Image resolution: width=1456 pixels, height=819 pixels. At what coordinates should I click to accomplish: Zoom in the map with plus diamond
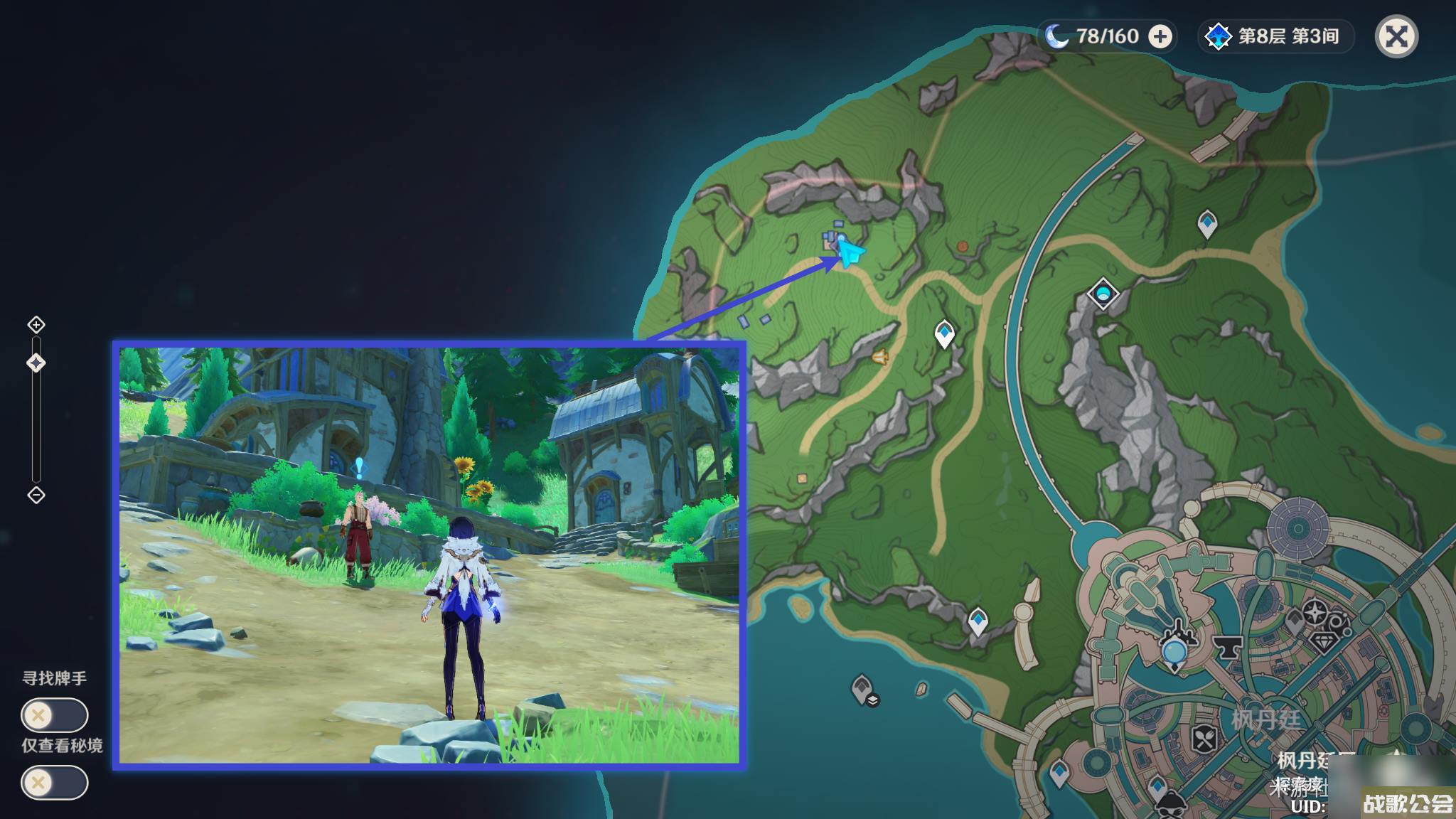36,325
